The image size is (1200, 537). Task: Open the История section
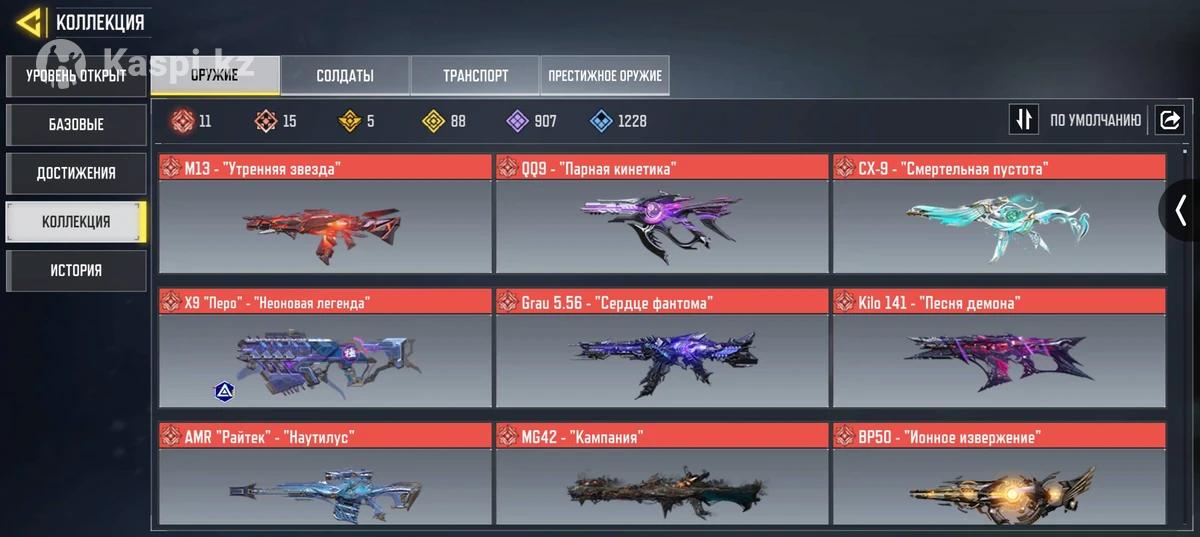76,270
